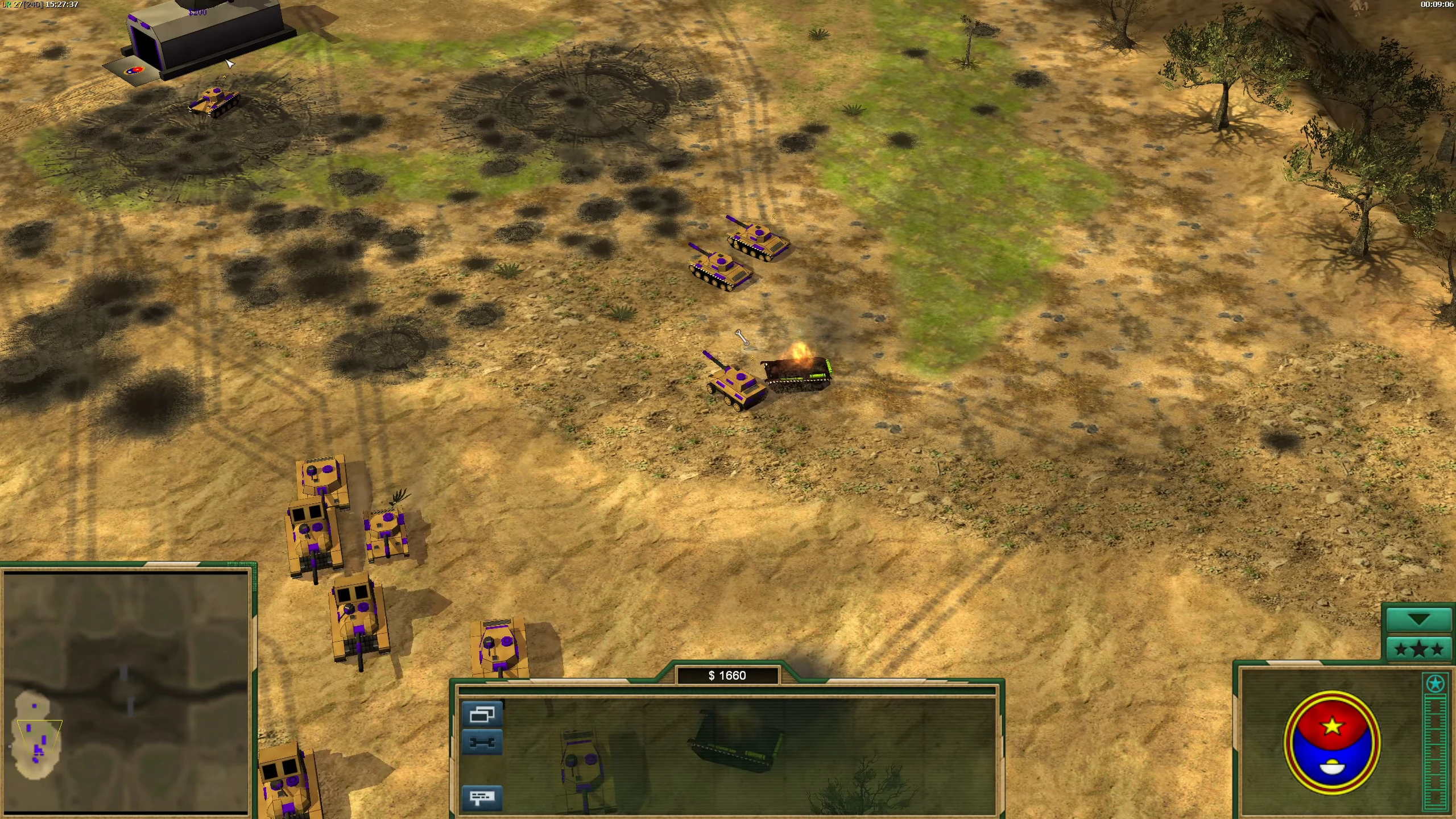Screen dimensions: 1456x819
Task: Open the three-star General's promotions button
Action: coord(1418,649)
